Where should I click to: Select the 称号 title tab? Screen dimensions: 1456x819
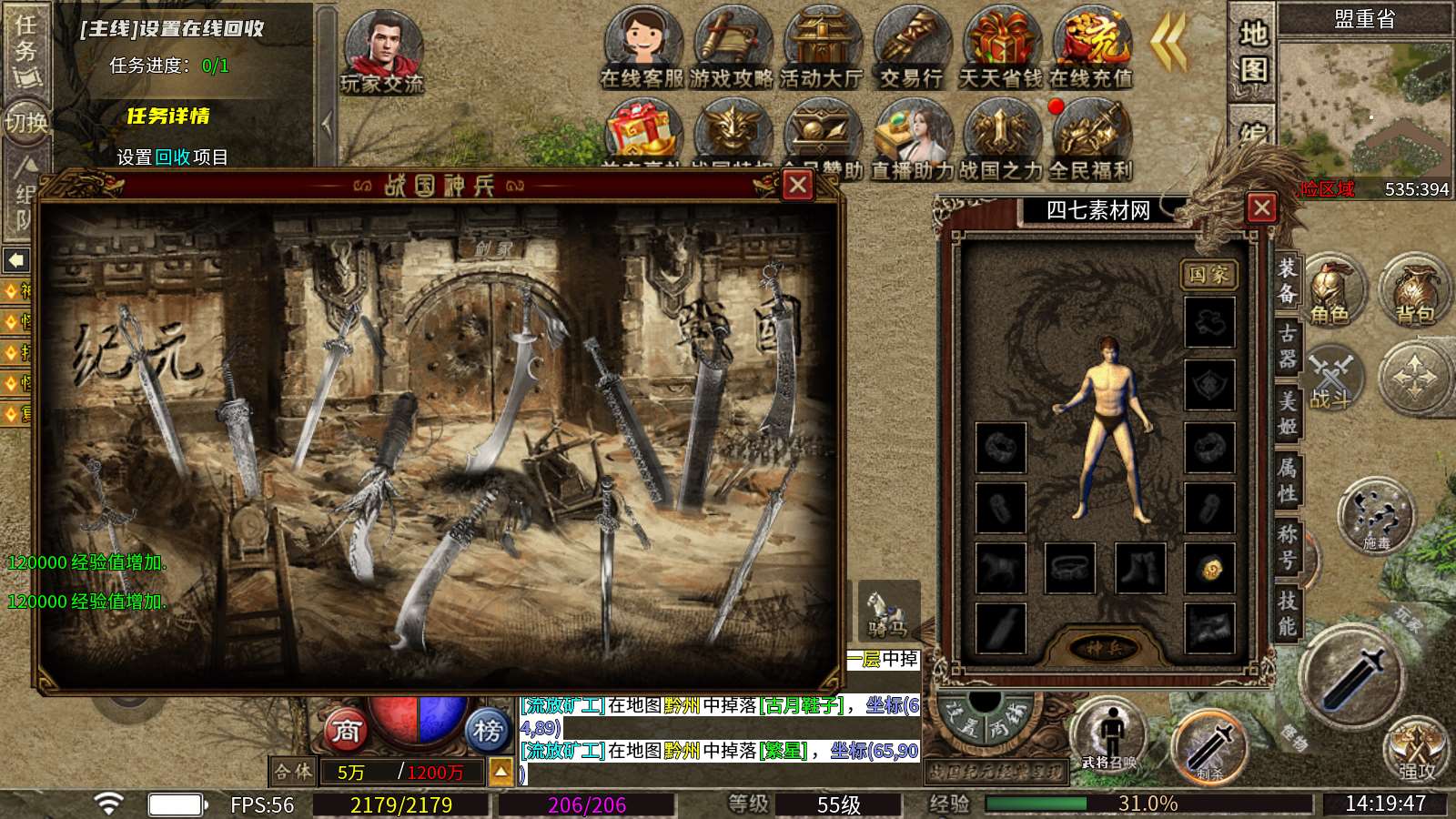[1287, 546]
